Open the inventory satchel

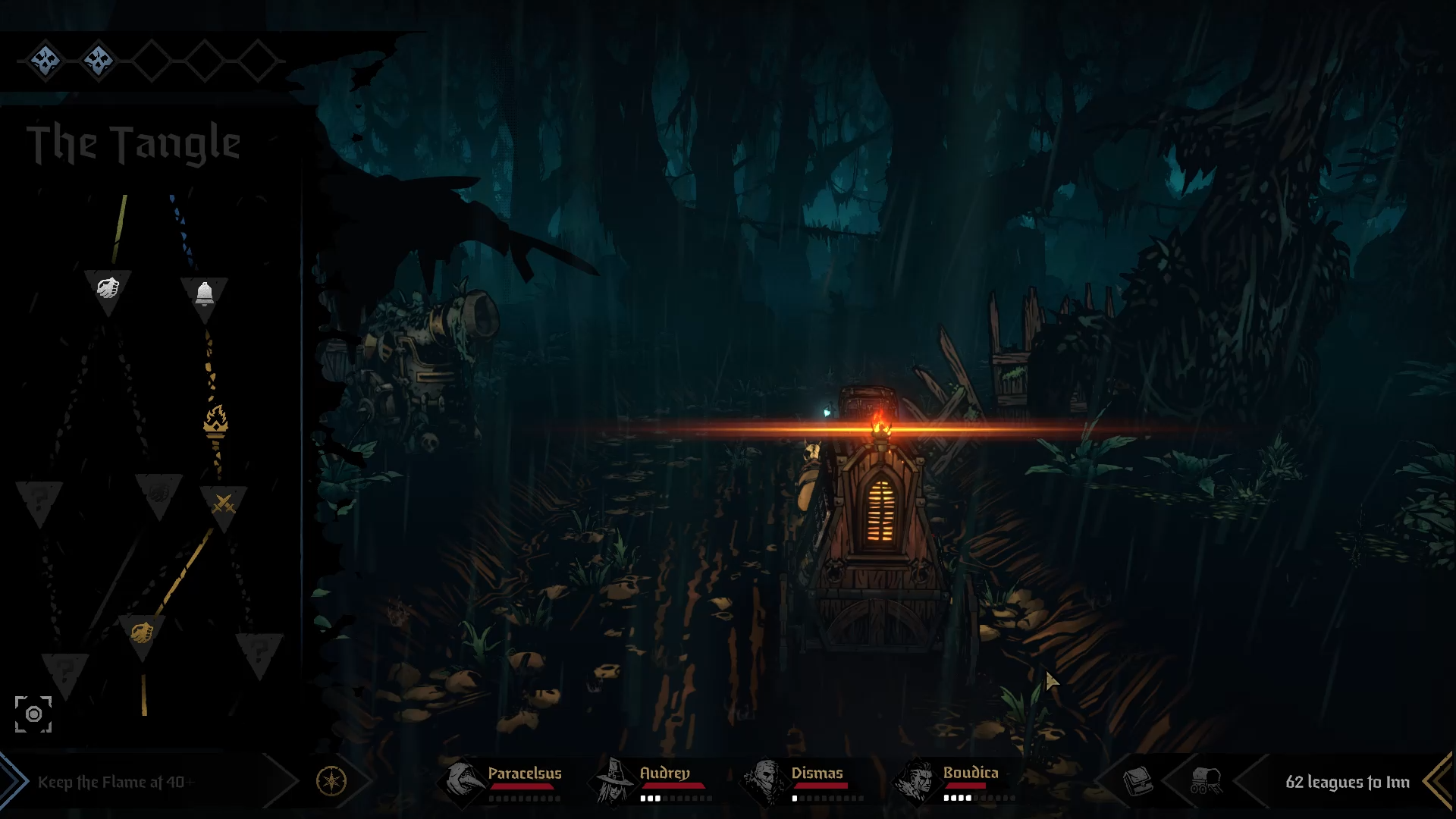click(1137, 780)
